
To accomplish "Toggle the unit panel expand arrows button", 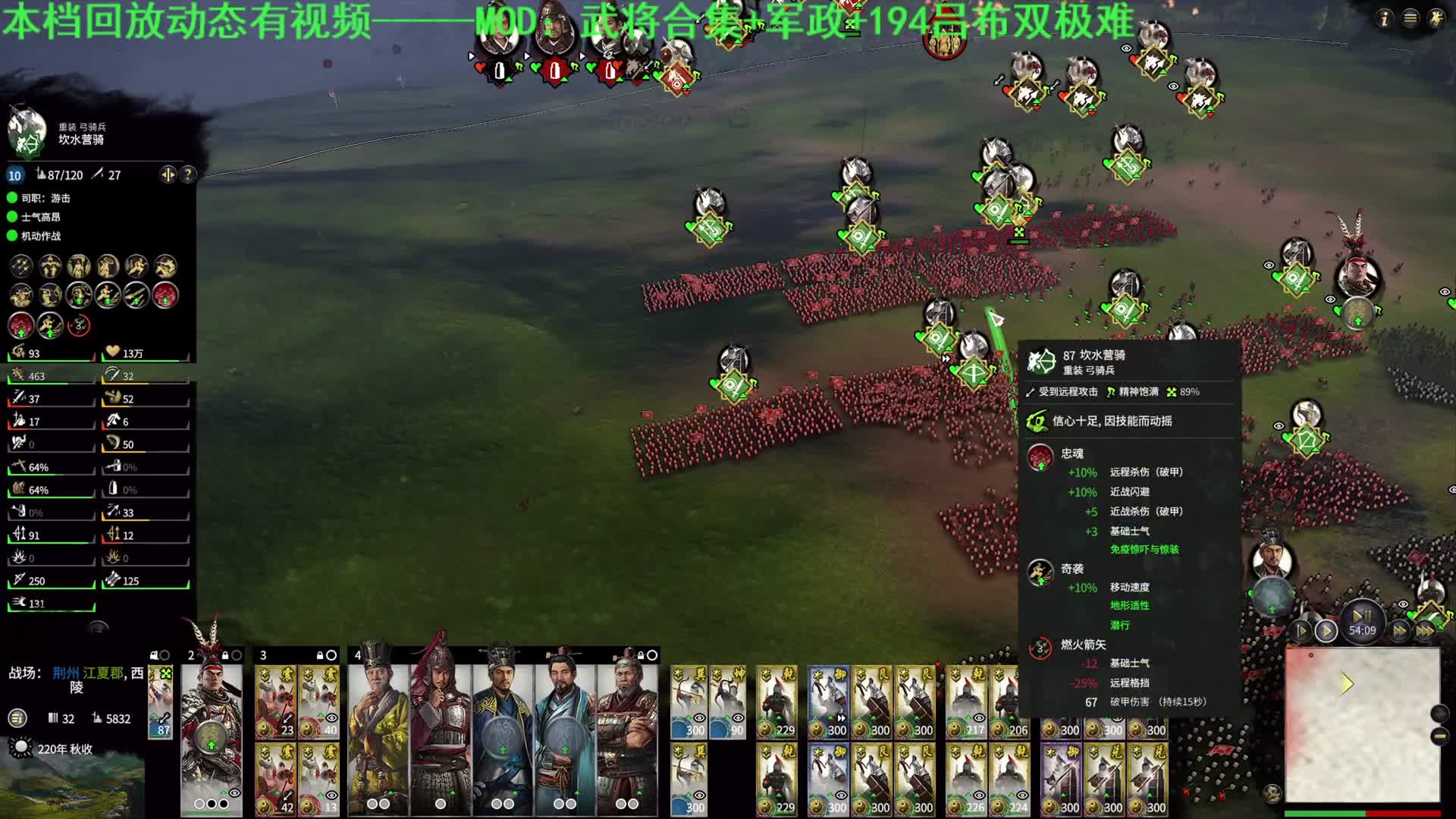I will click(x=168, y=175).
